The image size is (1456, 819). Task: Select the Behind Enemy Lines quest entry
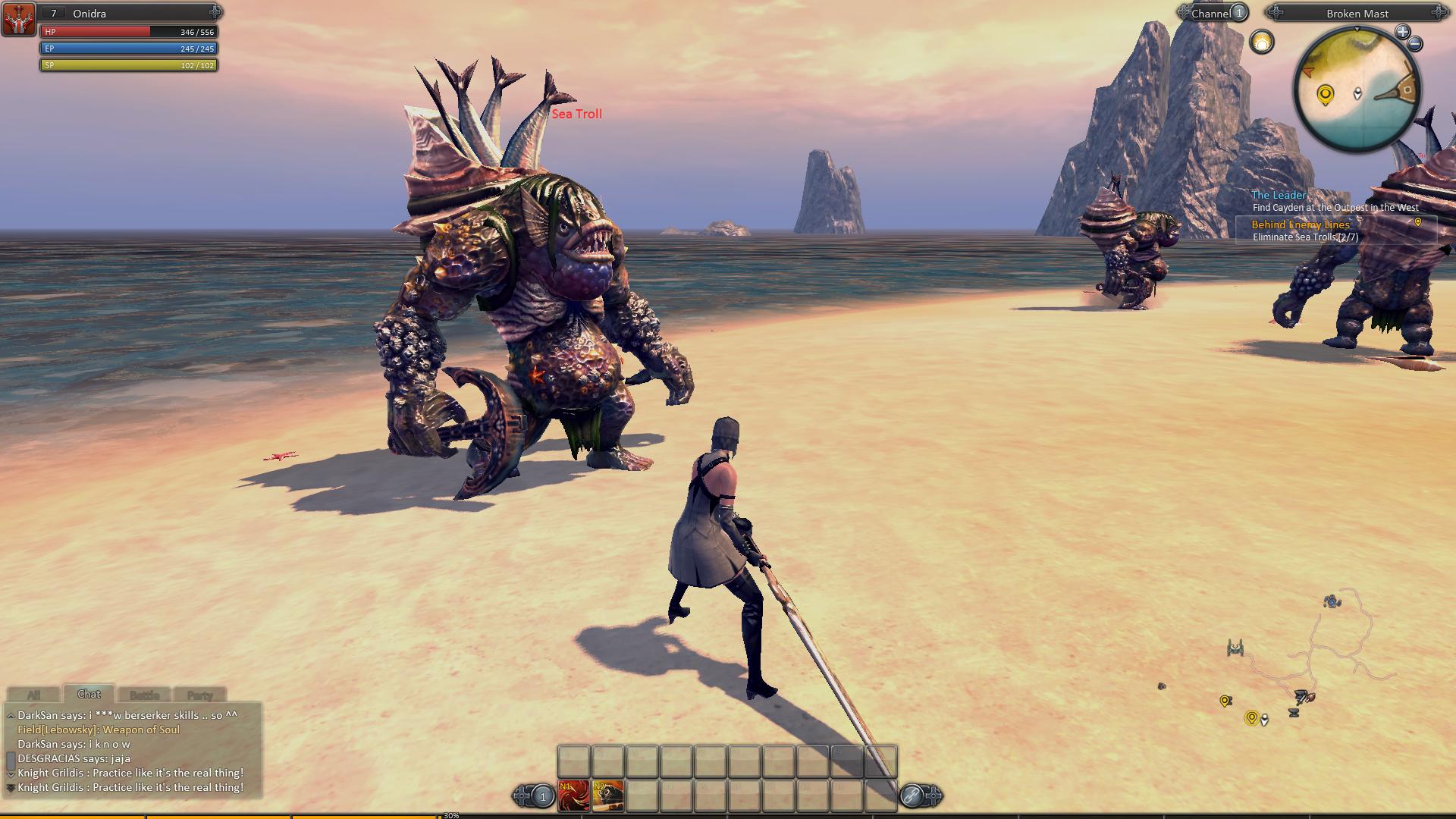tap(1300, 224)
